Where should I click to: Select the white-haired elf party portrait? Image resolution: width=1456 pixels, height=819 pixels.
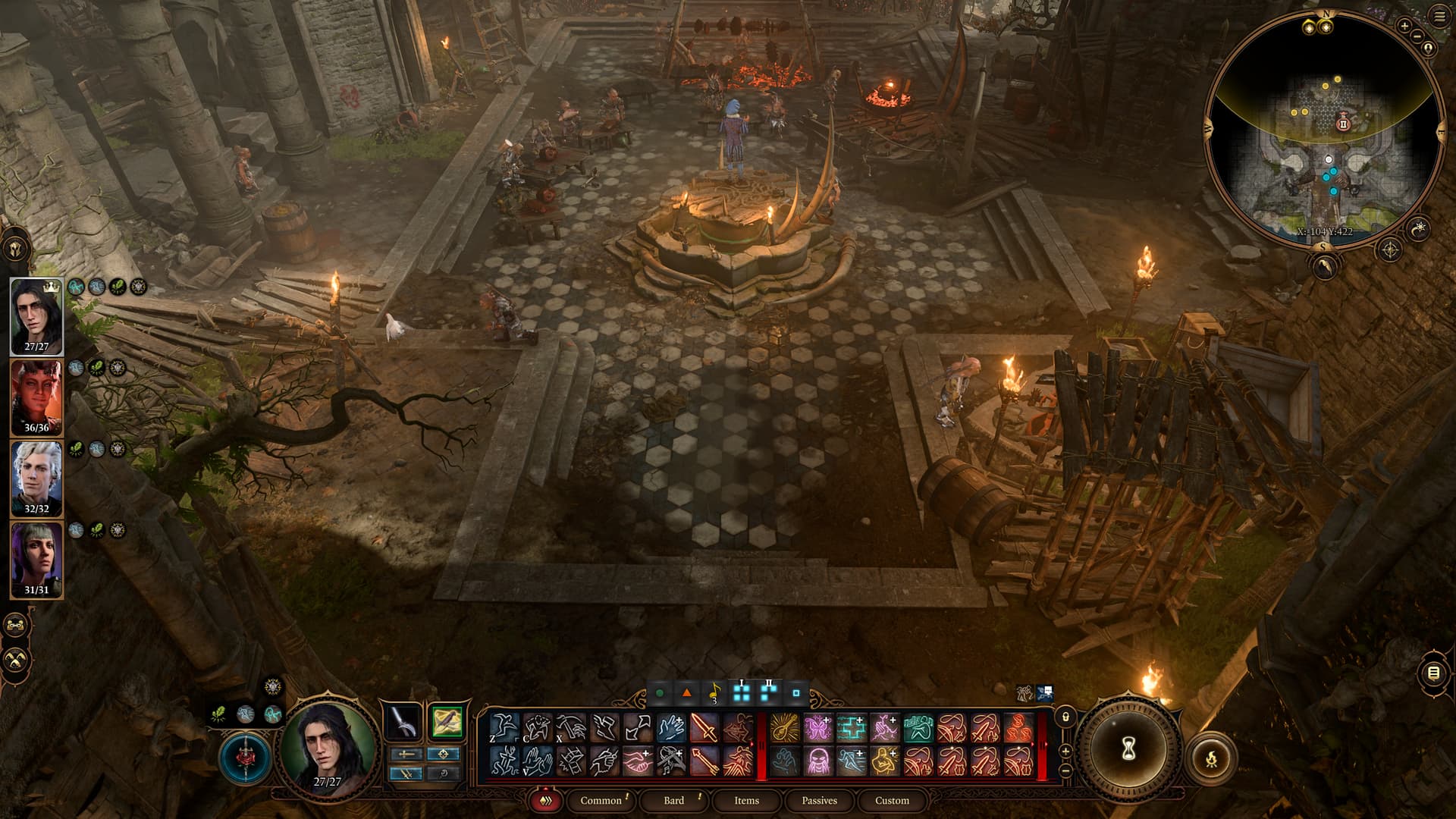point(36,478)
